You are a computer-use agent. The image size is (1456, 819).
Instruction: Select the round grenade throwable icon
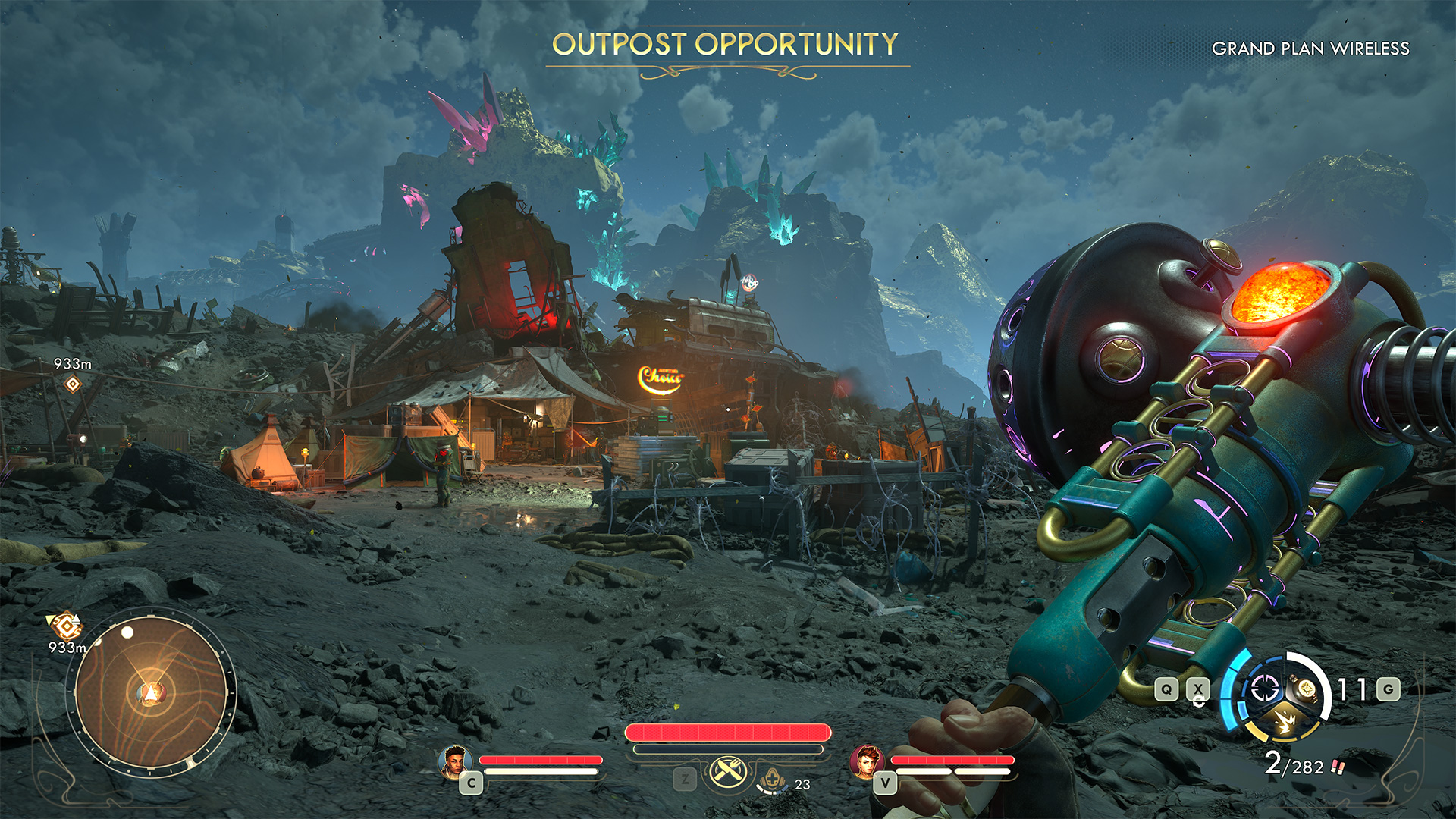[1306, 688]
